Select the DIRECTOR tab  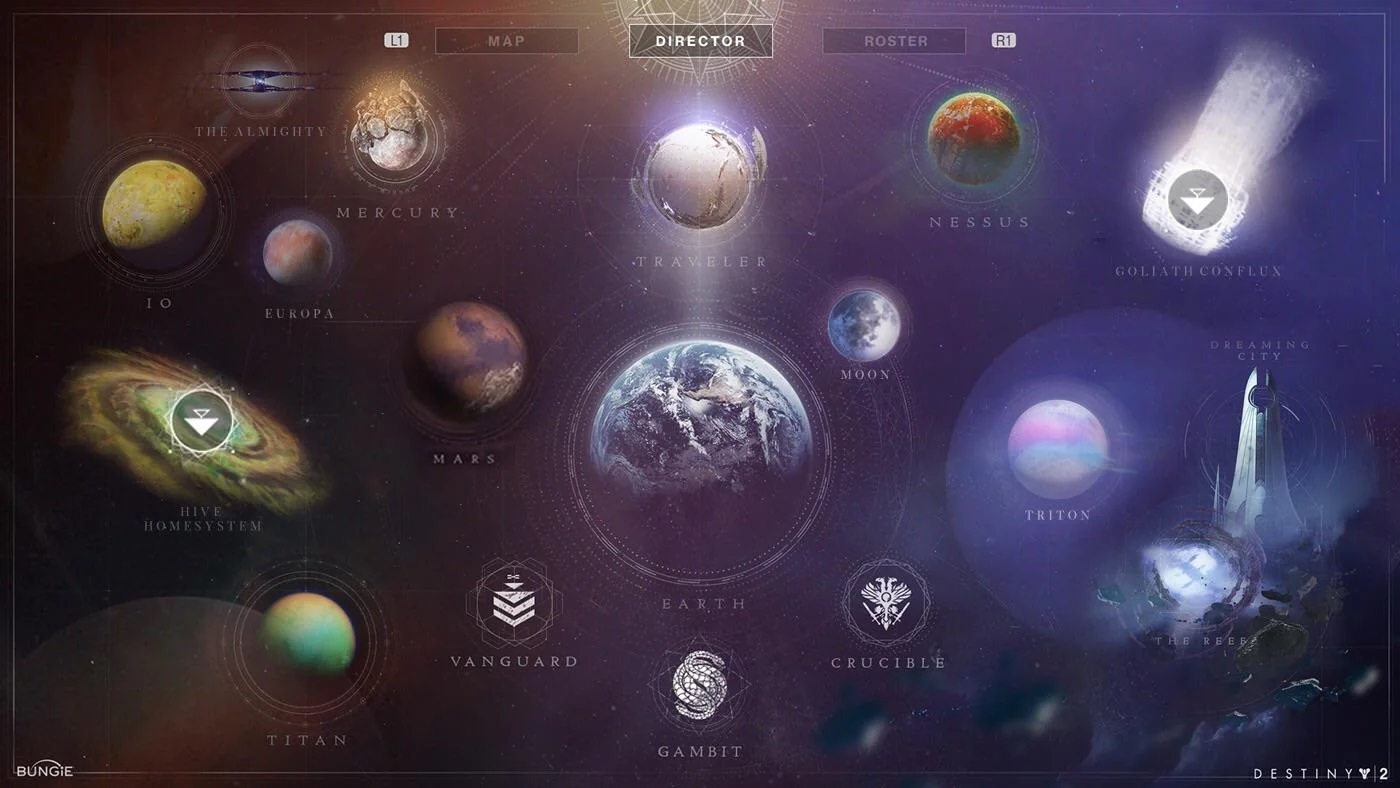[x=699, y=40]
